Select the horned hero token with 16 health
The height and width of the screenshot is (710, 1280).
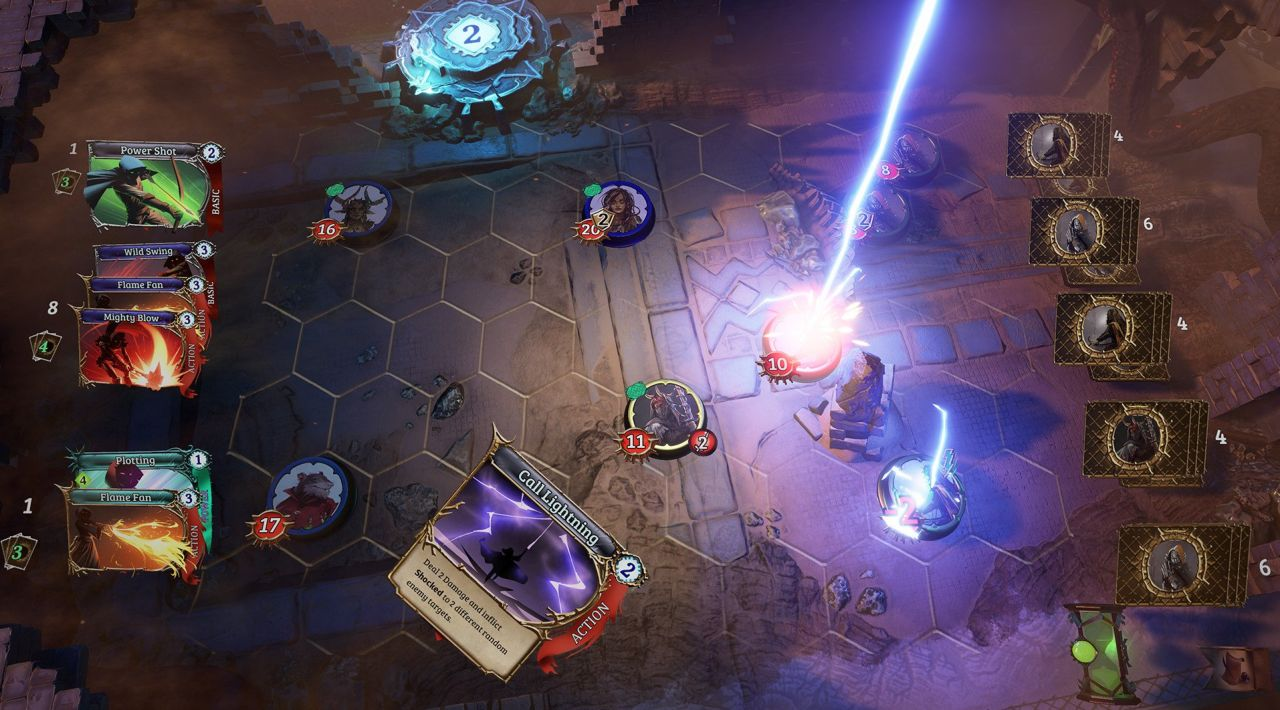357,208
